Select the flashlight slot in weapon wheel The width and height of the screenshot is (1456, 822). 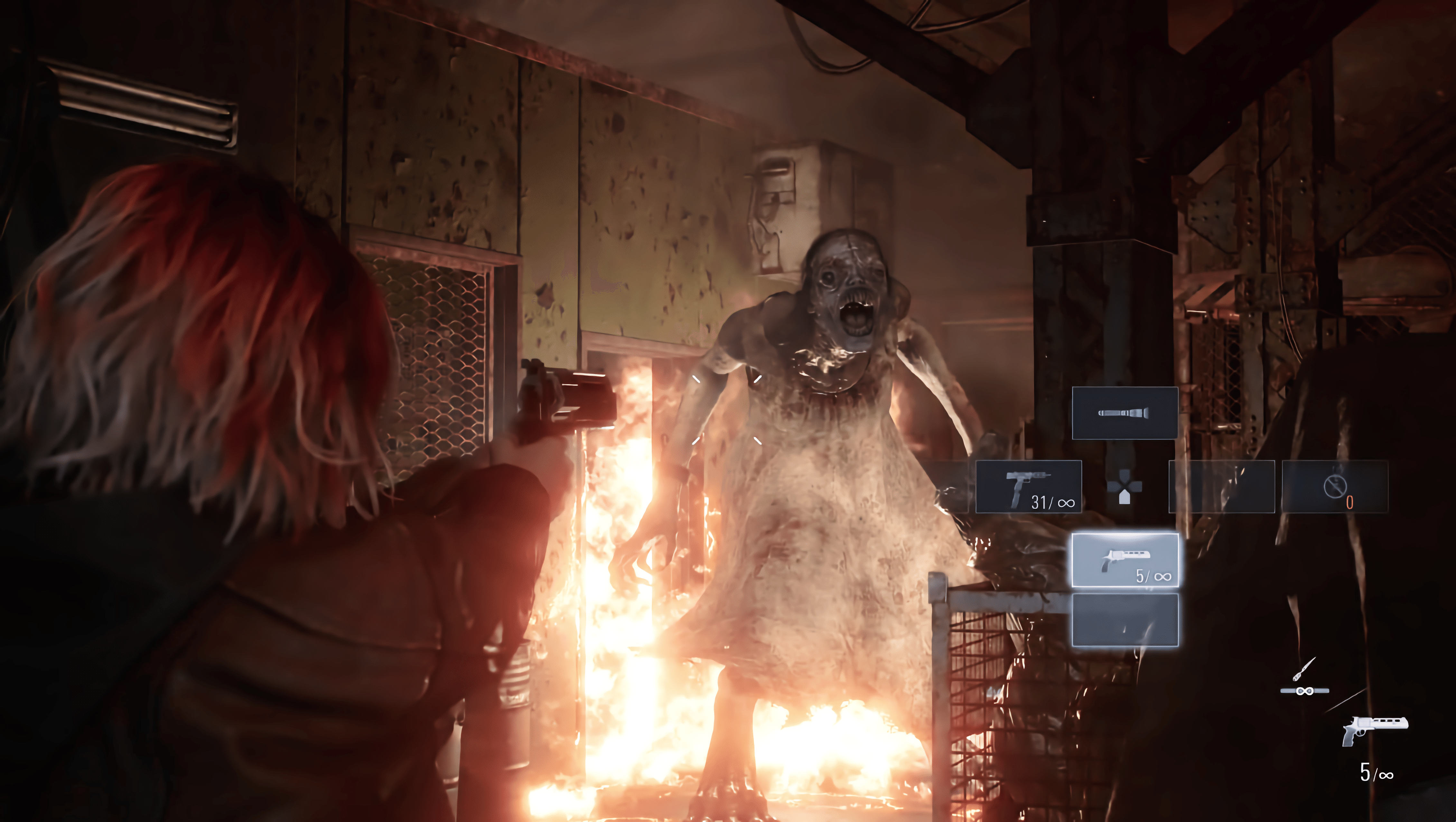tap(1125, 413)
